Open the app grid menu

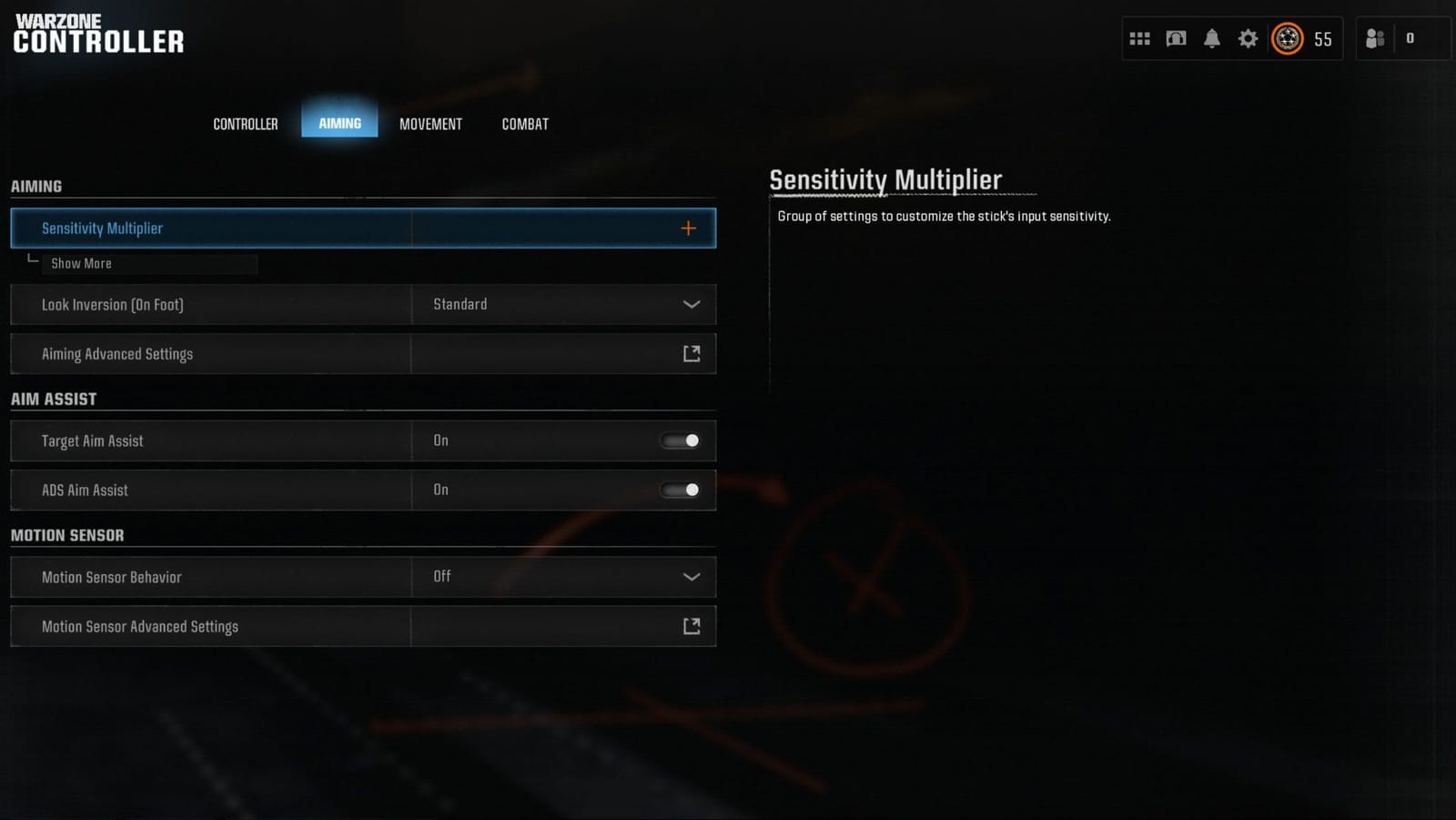click(1139, 37)
